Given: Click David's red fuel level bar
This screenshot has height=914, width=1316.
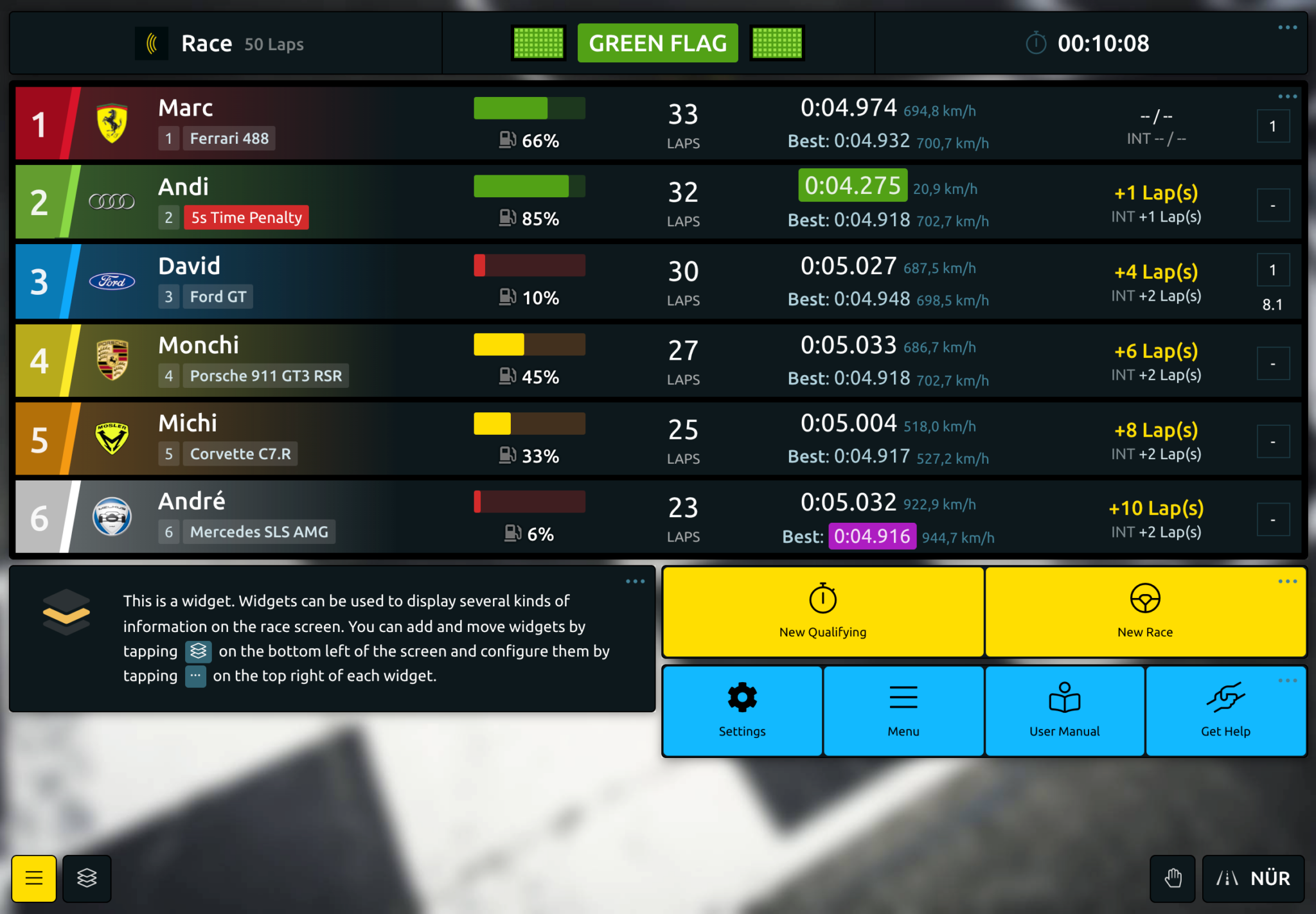Looking at the screenshot, I should [479, 265].
